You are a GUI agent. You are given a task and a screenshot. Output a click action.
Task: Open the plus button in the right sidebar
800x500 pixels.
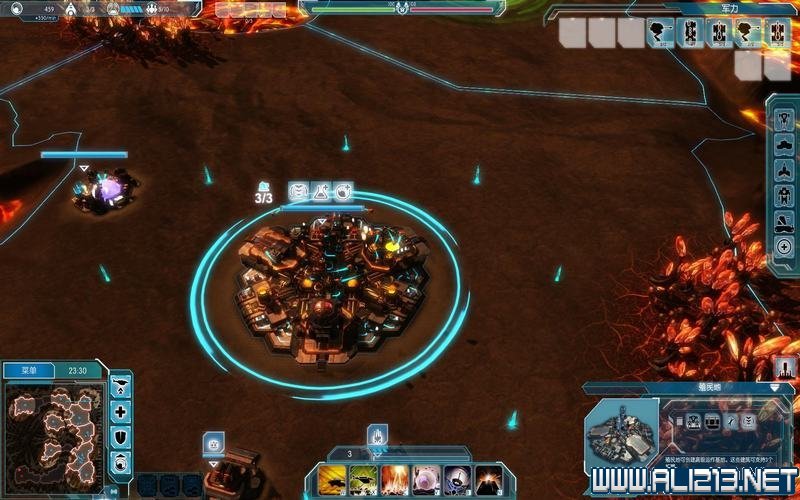click(x=785, y=246)
